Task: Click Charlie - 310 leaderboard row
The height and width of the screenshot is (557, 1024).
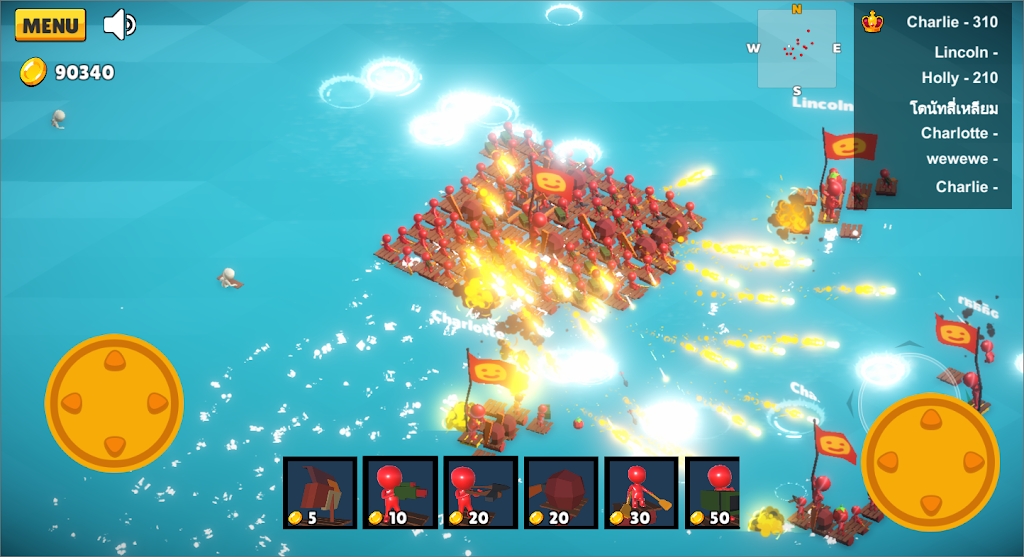Action: coord(951,22)
